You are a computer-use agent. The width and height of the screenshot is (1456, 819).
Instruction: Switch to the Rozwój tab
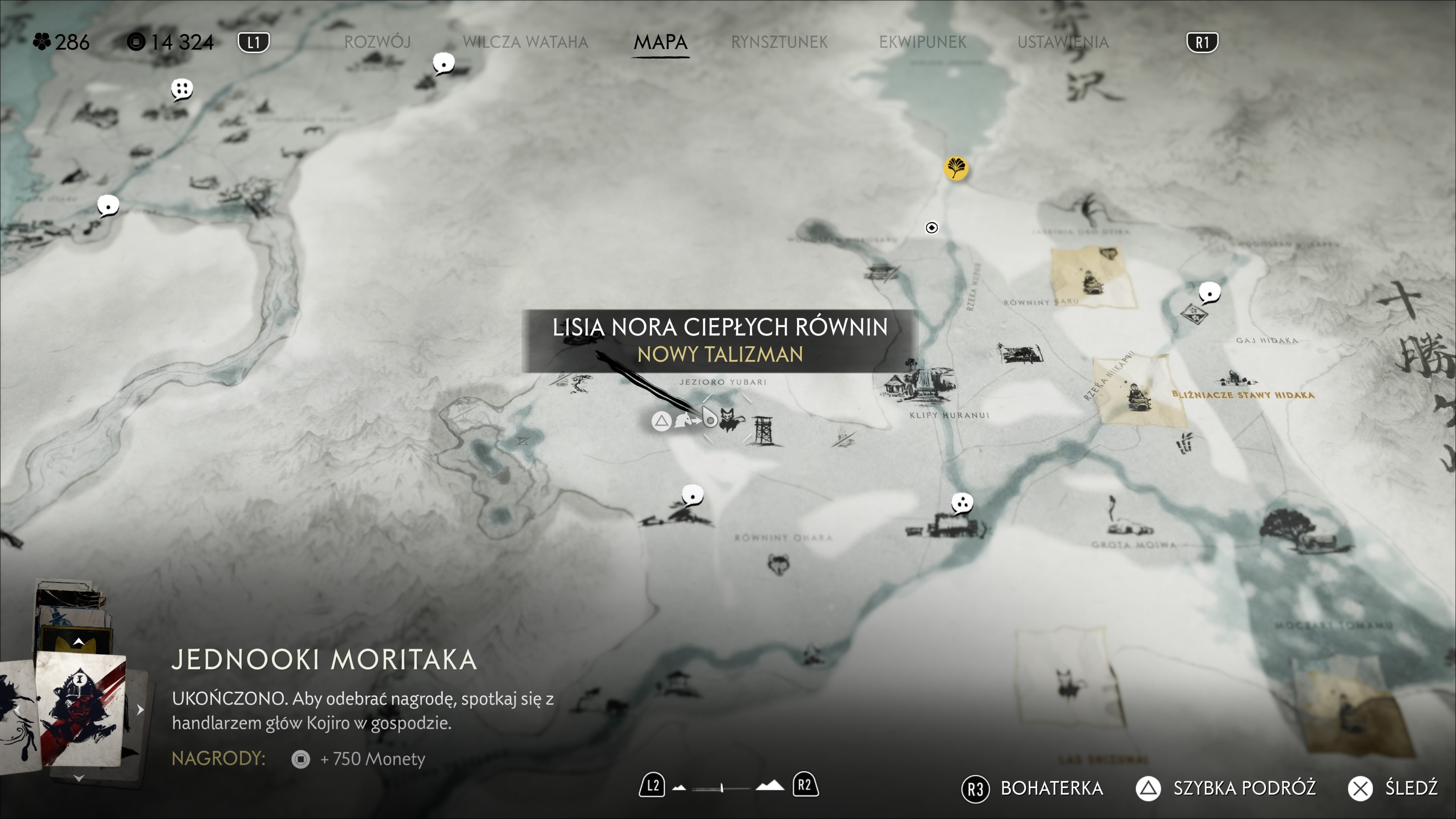[377, 42]
